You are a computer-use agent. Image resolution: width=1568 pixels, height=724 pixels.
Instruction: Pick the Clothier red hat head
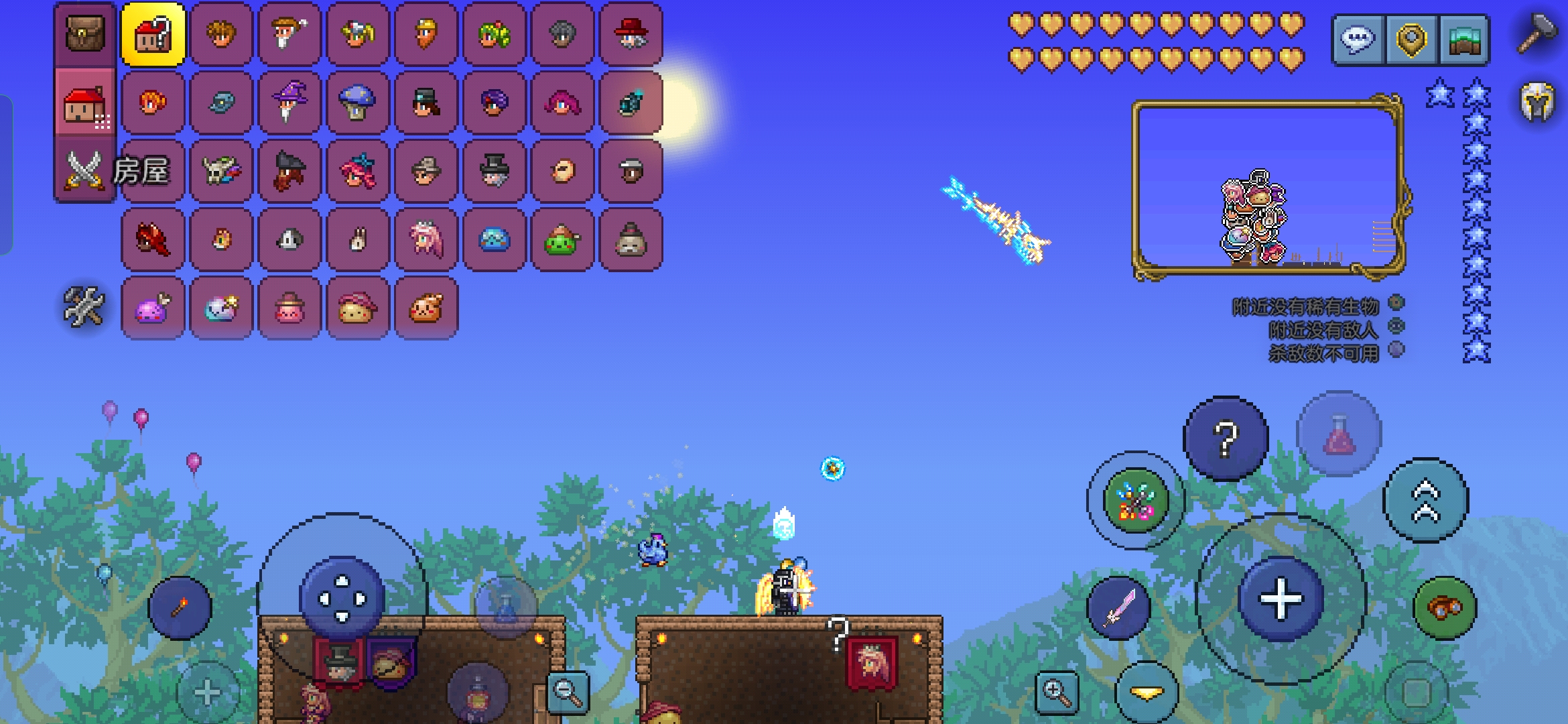630,34
